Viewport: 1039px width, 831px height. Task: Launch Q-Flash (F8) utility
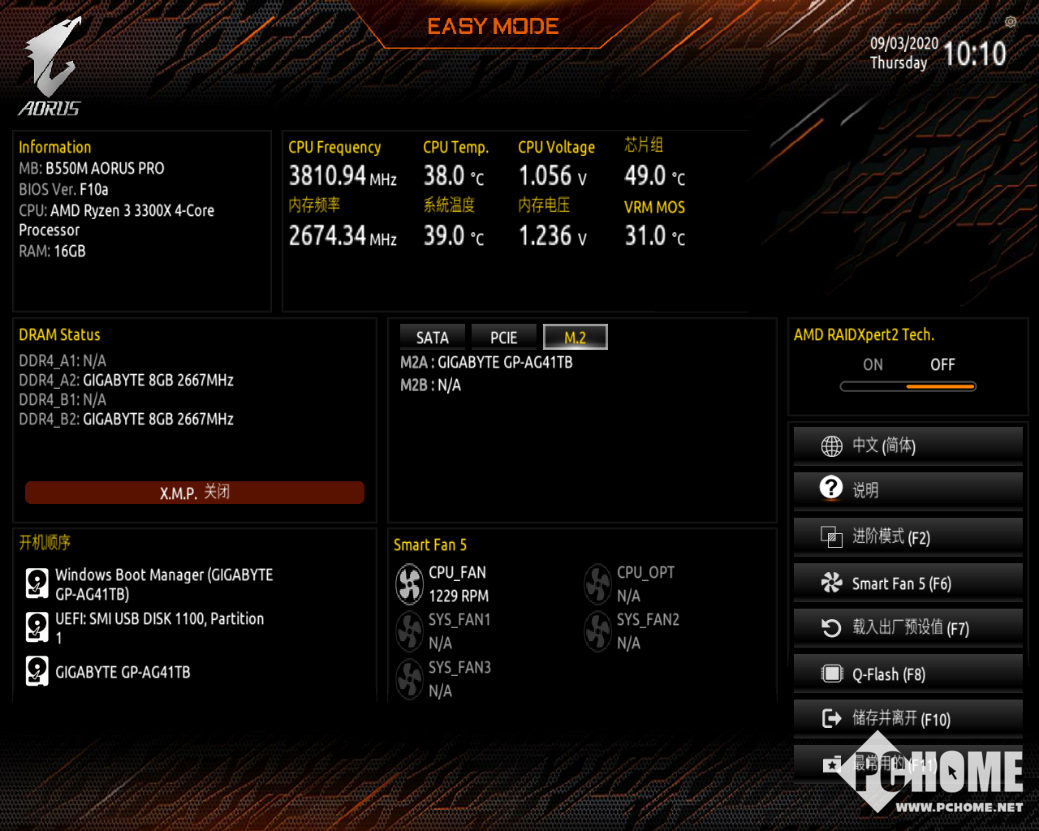[908, 674]
